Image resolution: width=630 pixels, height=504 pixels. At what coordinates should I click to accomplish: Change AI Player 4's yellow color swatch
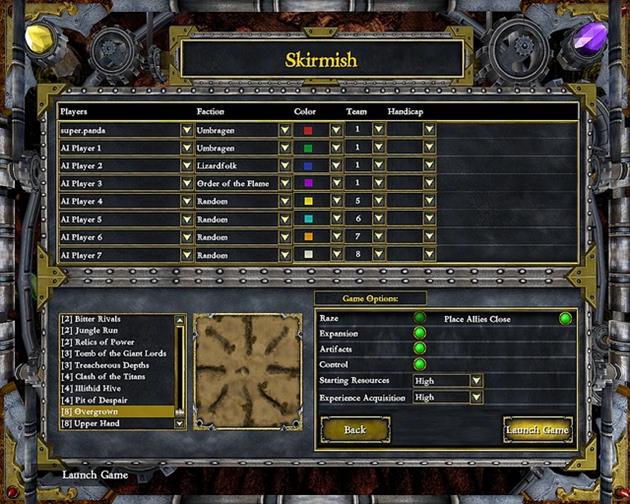pyautogui.click(x=309, y=201)
